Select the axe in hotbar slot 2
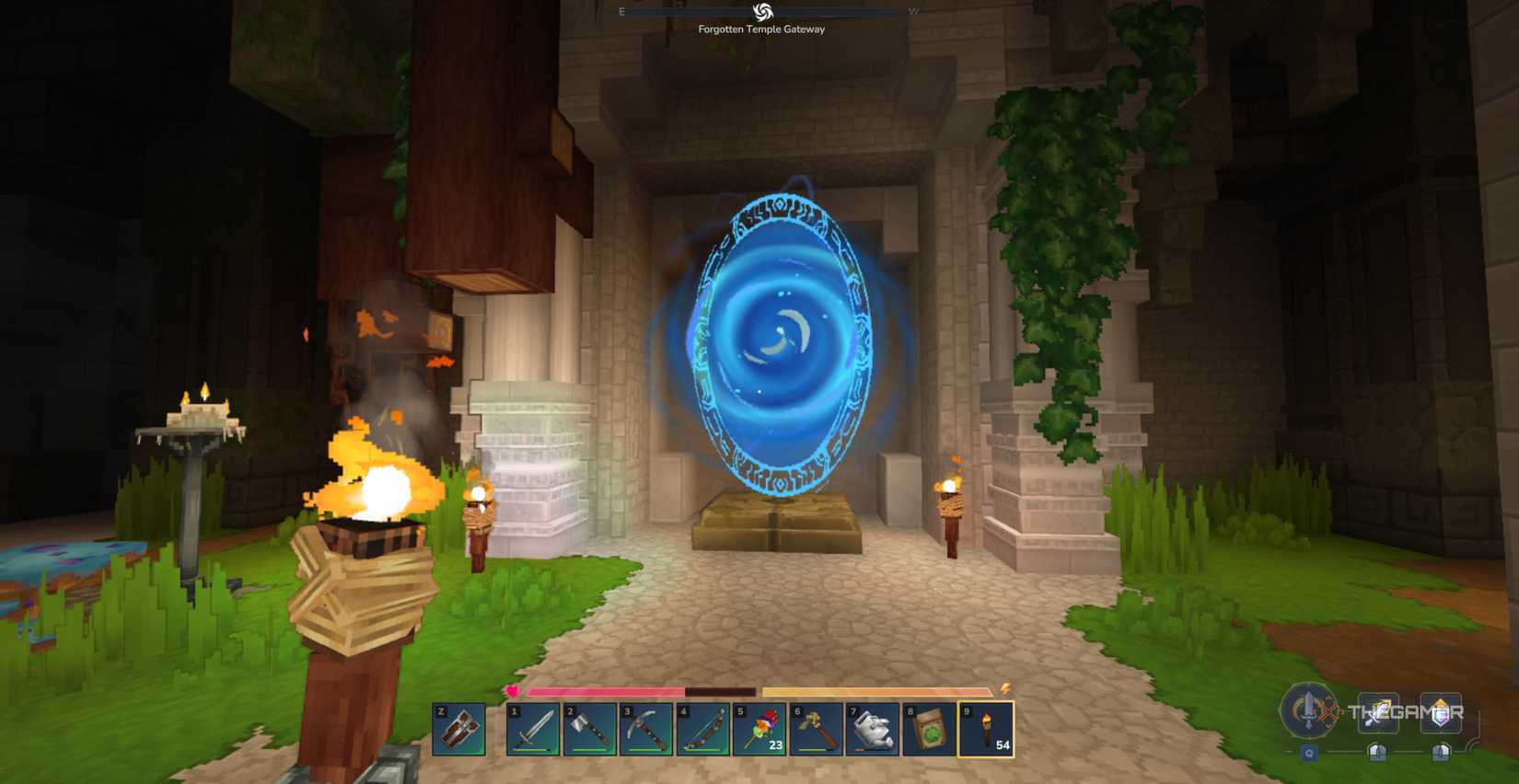Screen dimensions: 1519x784 [x=591, y=730]
